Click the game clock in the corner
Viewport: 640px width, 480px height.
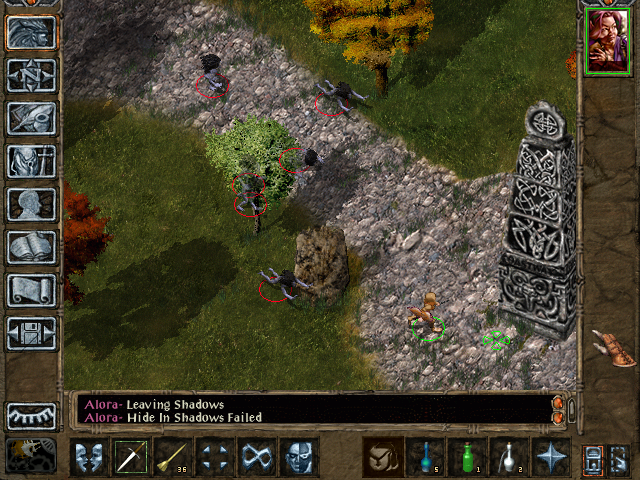pos(31,455)
